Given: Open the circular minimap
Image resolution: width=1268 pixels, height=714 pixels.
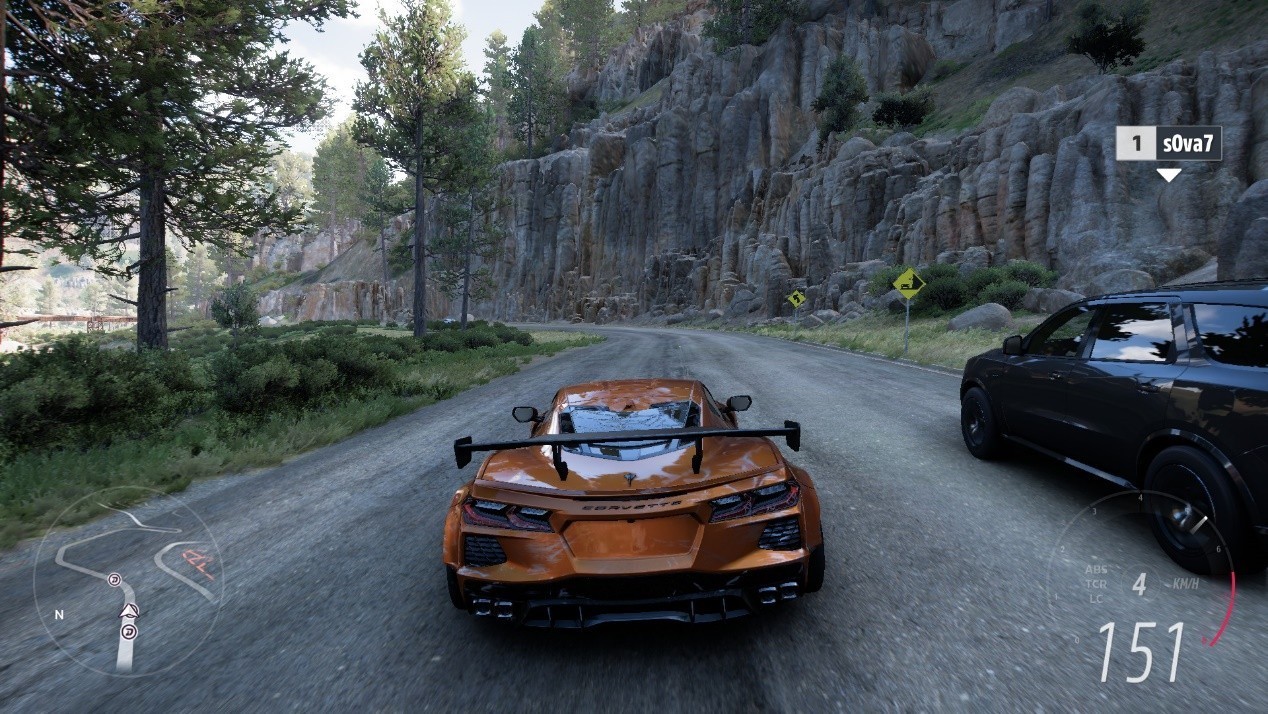Looking at the screenshot, I should 128,582.
